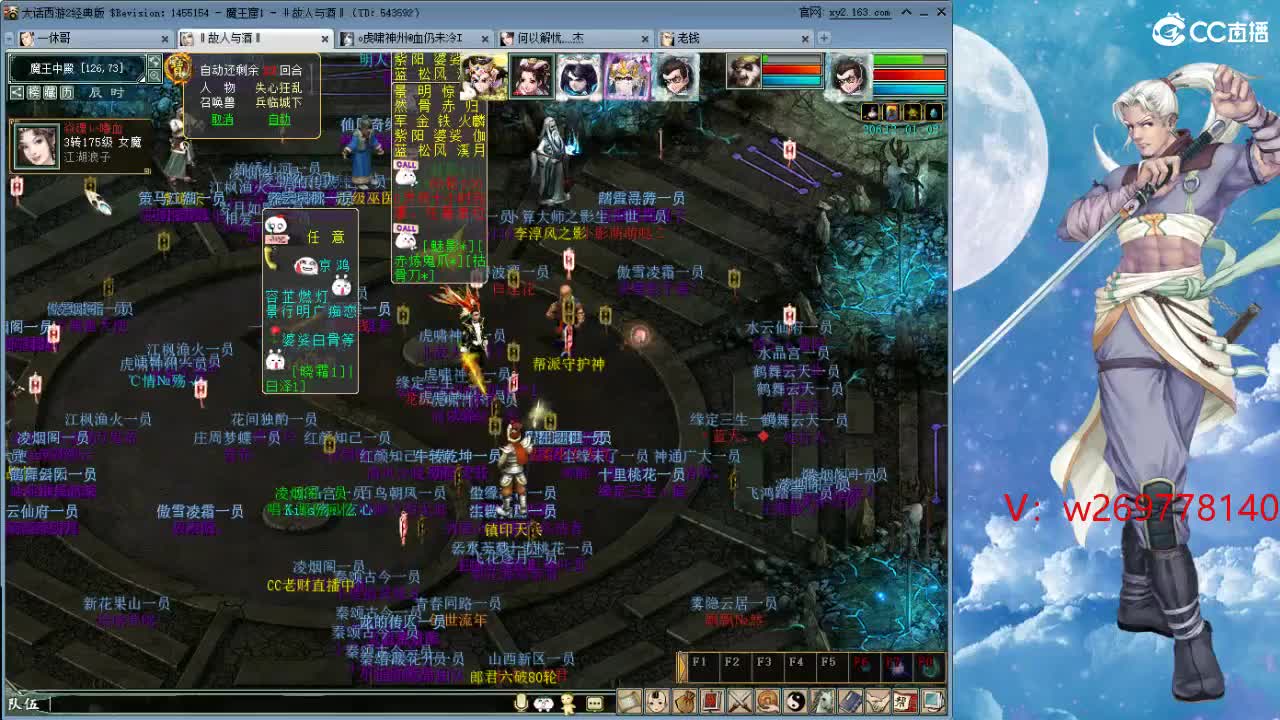Collapse the F-key quickbar with the yellow arrow
The width and height of the screenshot is (1280, 720).
[682, 666]
